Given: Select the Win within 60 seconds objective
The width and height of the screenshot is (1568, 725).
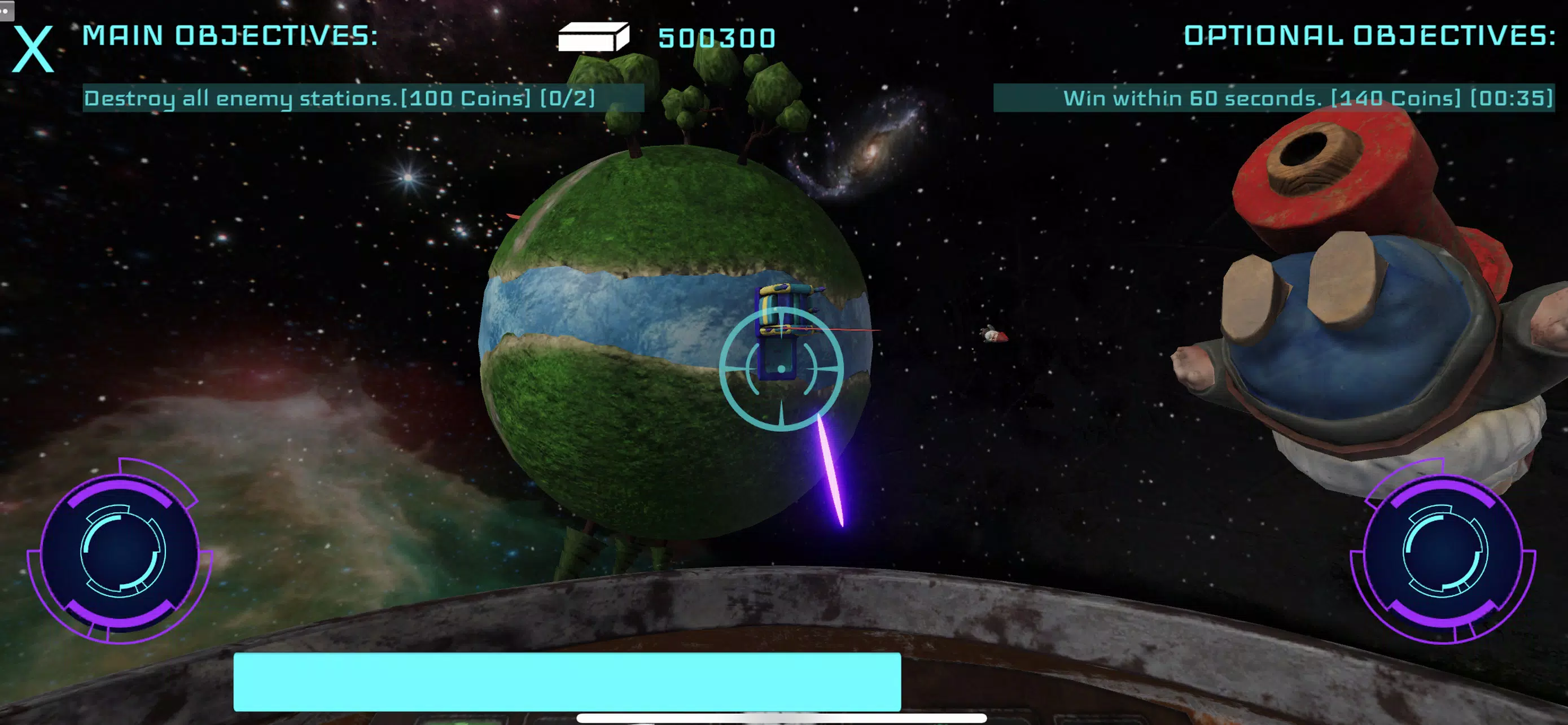Looking at the screenshot, I should [x=1273, y=98].
